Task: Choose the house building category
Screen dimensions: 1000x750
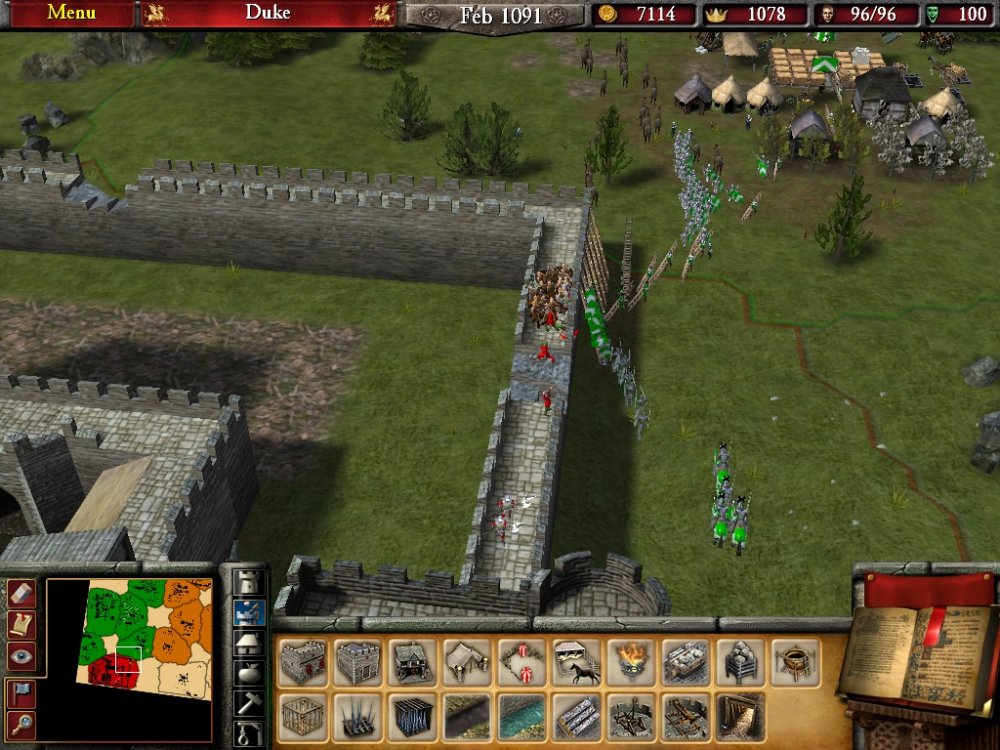Action: (247, 642)
